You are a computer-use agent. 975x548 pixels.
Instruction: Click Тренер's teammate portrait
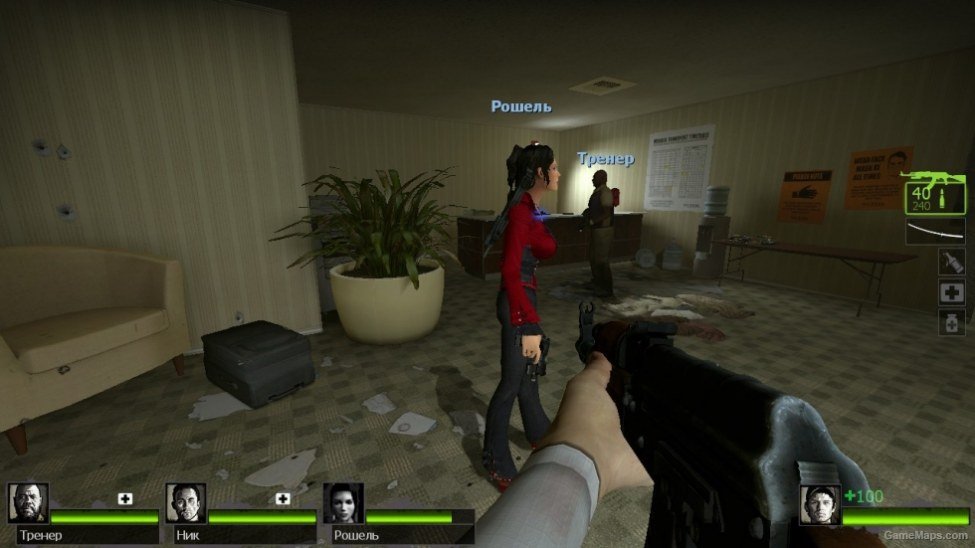(29, 503)
